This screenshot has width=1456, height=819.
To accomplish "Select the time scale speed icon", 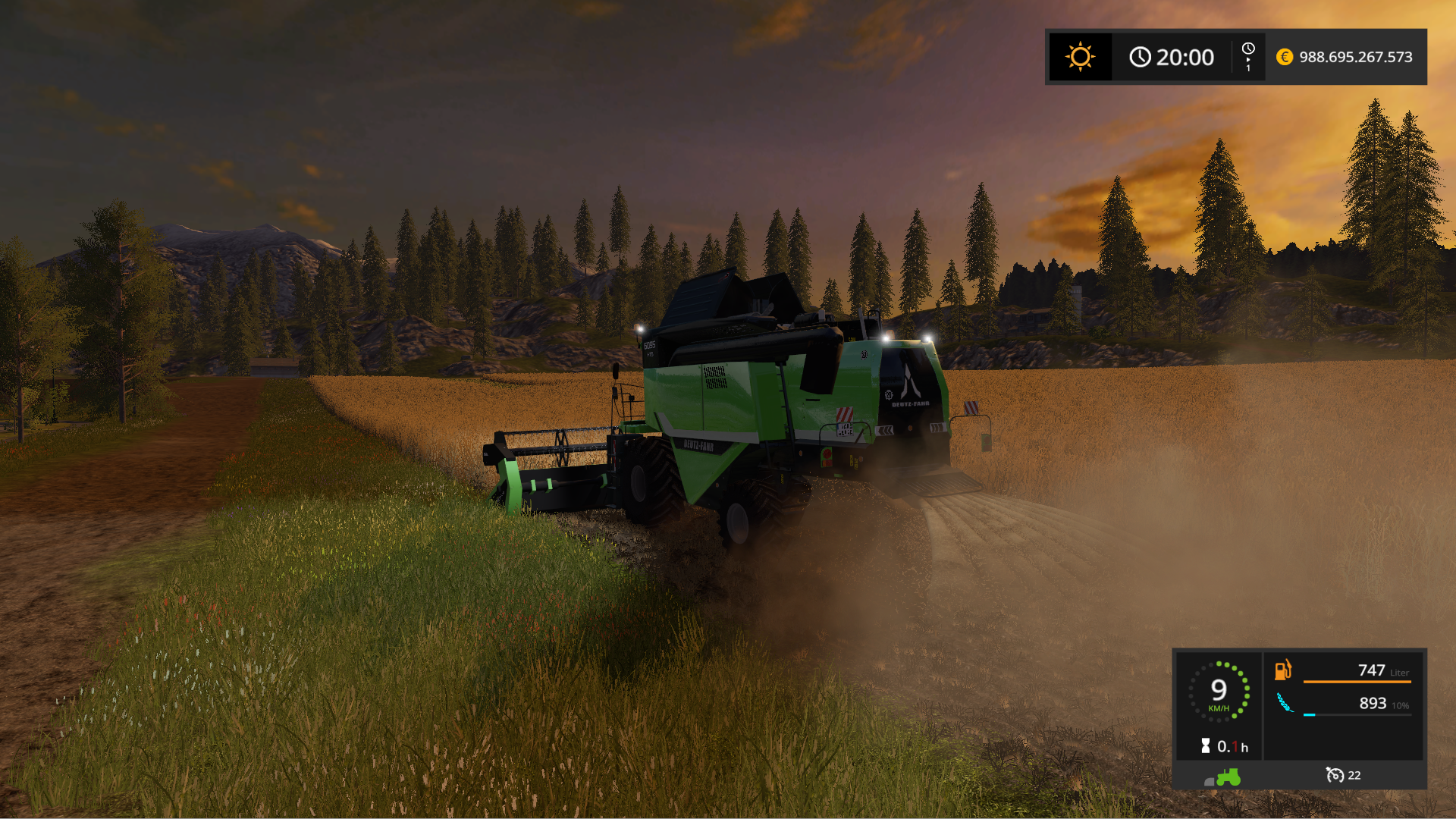I will point(1248,57).
